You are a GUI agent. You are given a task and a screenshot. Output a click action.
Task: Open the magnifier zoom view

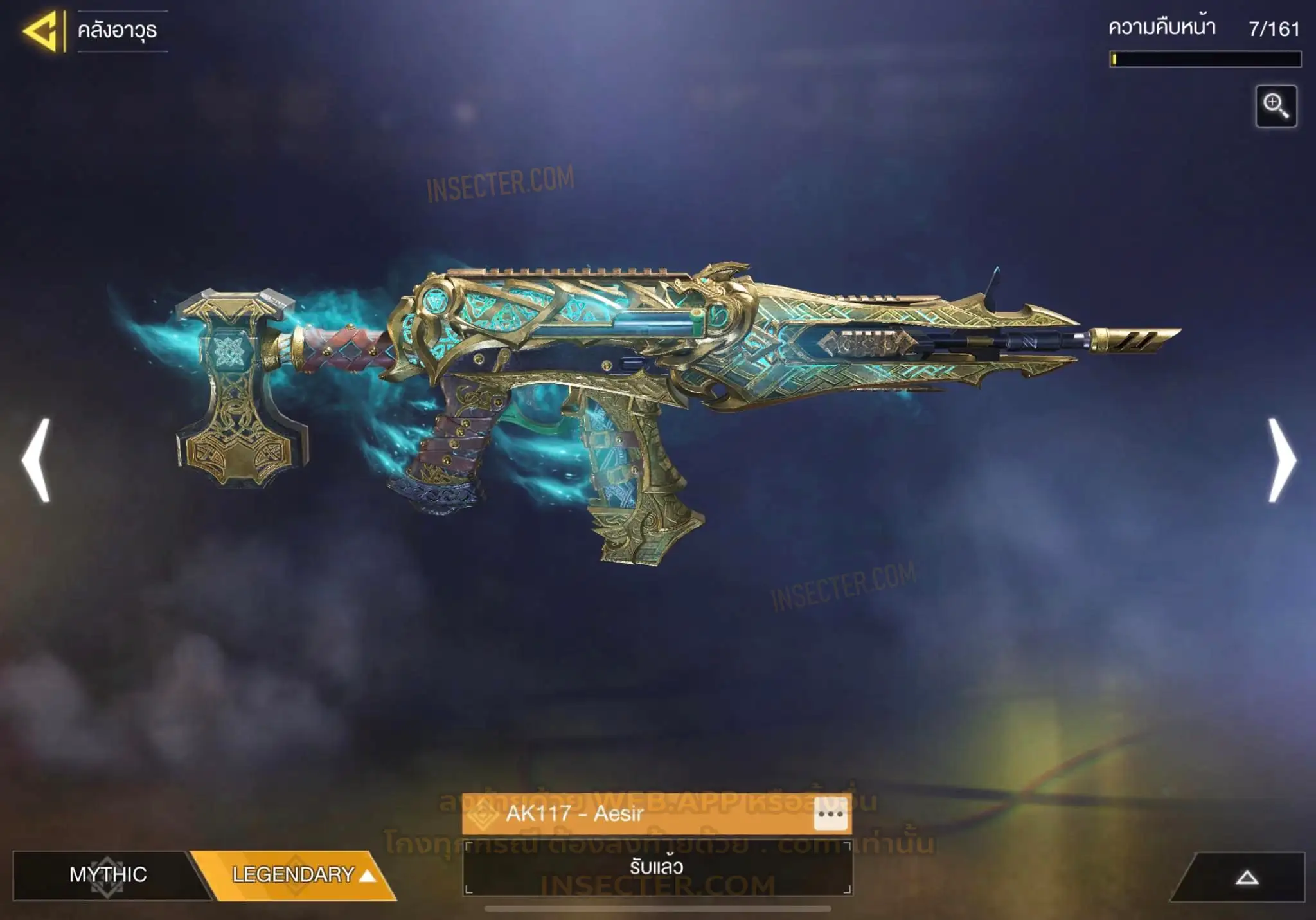coord(1276,106)
